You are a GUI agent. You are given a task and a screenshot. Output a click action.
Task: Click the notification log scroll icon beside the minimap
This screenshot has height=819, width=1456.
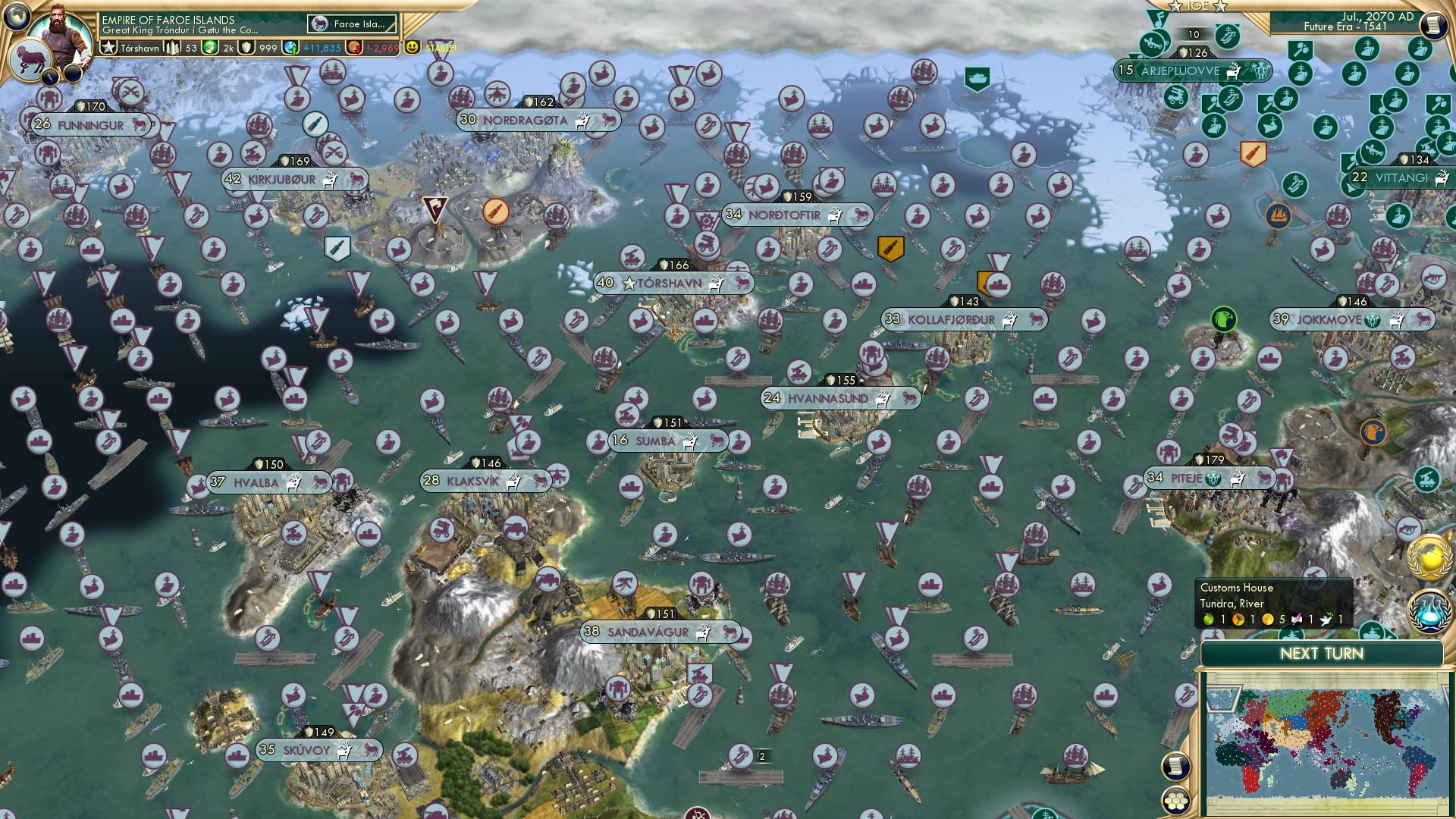pos(1176,765)
